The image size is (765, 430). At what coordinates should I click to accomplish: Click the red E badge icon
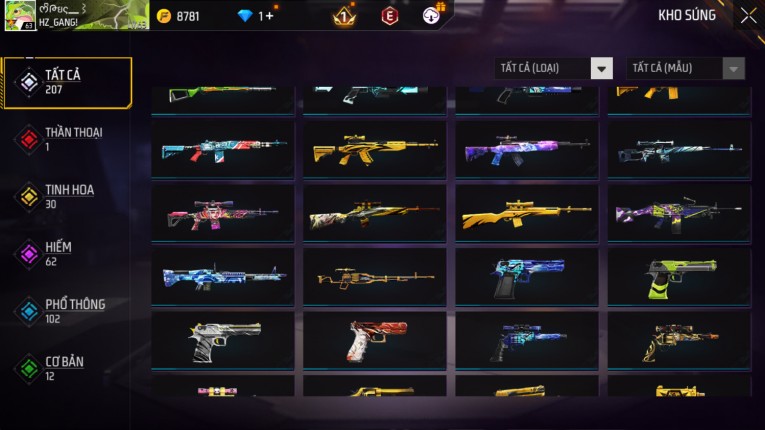(x=390, y=16)
